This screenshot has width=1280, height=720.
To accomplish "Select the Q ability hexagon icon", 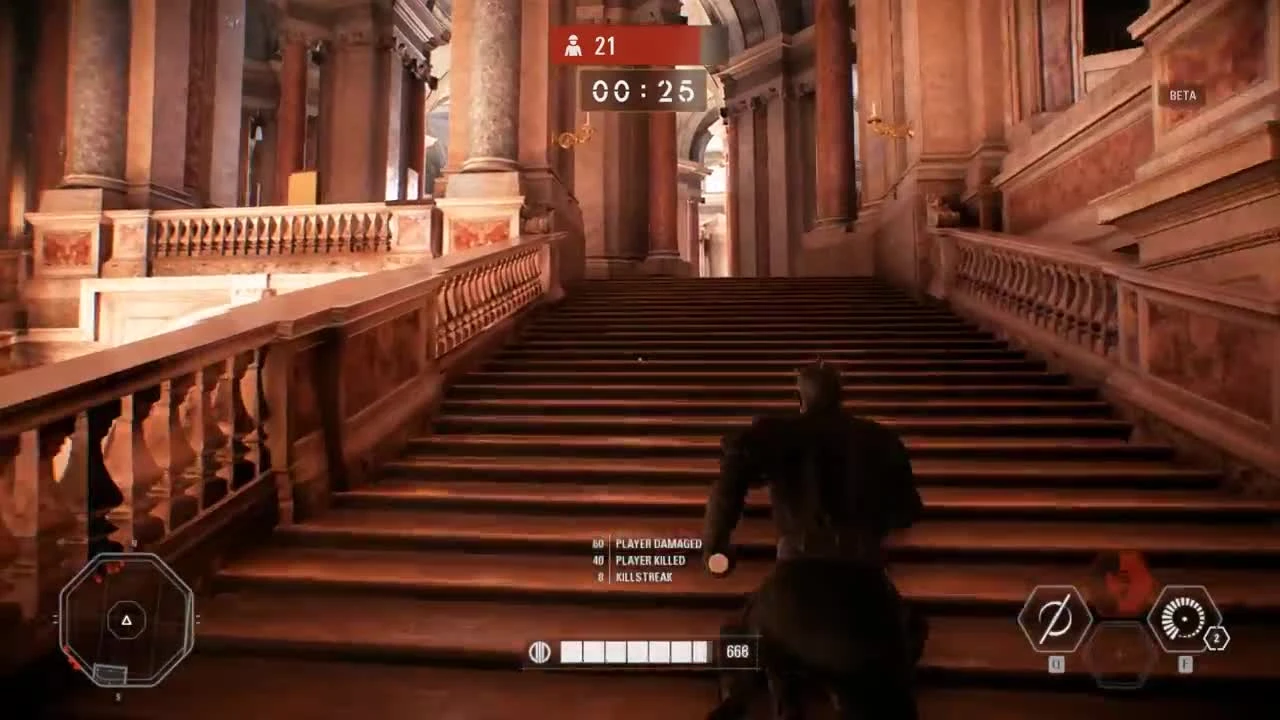I will (x=1054, y=618).
